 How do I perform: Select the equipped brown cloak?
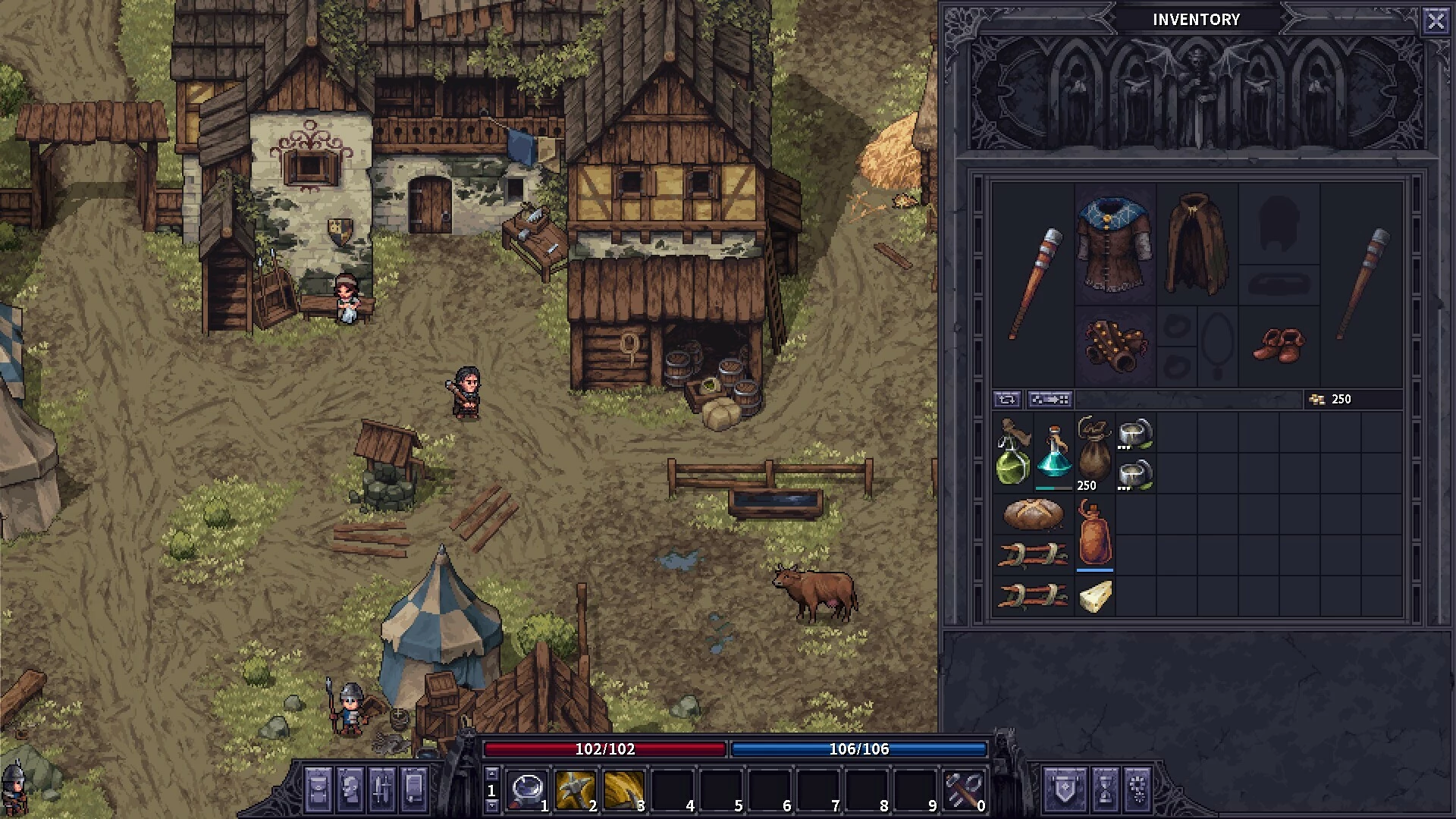(1196, 244)
